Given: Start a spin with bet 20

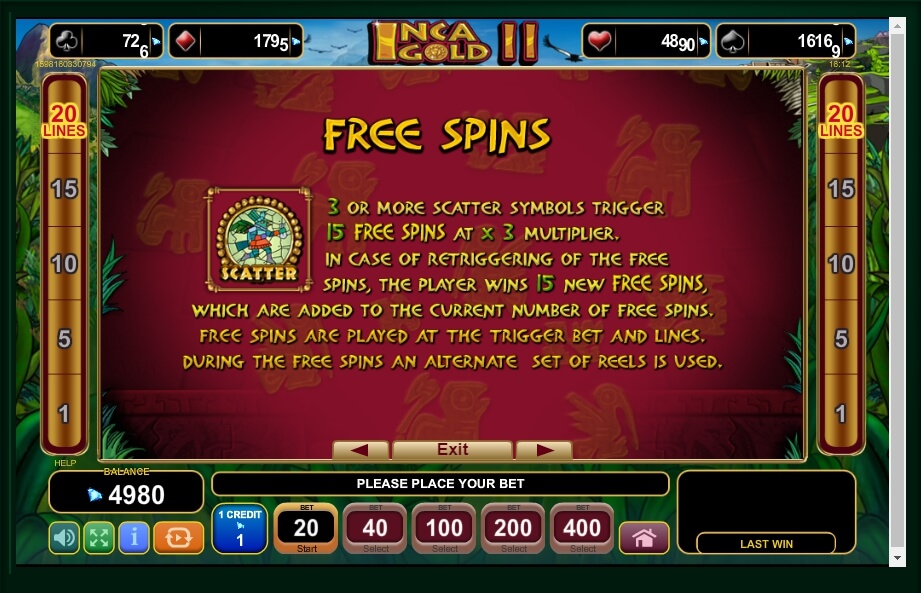Looking at the screenshot, I should [x=306, y=528].
